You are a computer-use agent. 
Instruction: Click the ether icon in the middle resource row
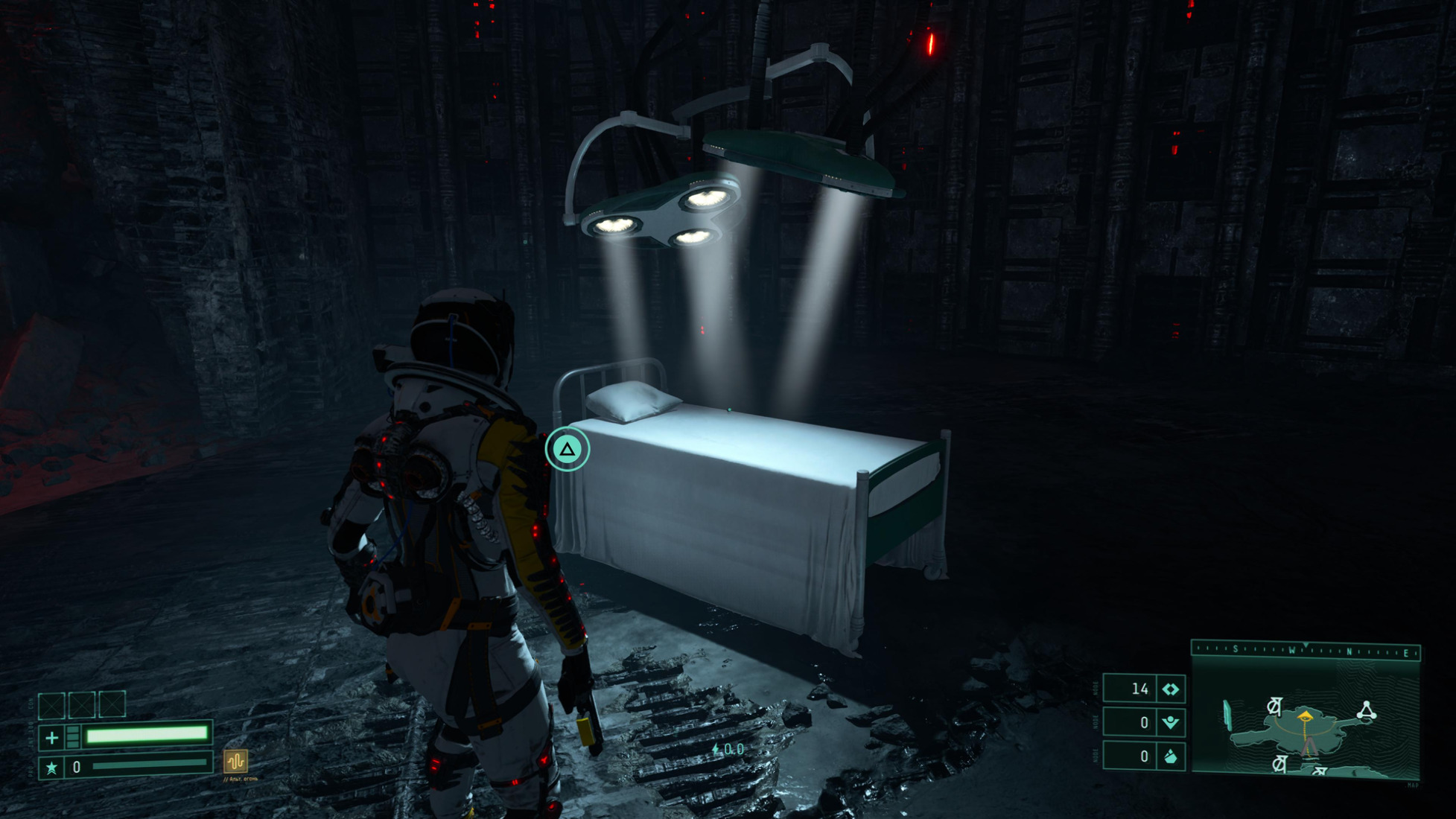click(1170, 722)
